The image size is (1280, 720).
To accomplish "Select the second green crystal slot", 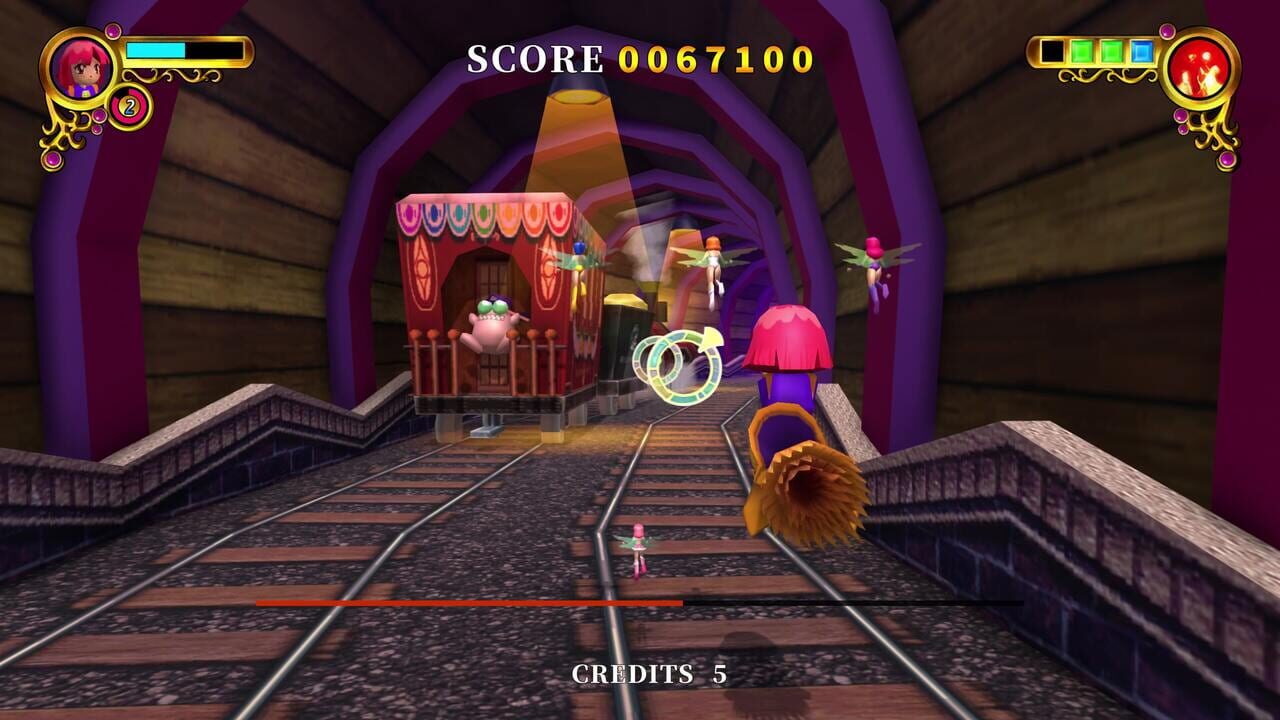I will [1110, 52].
